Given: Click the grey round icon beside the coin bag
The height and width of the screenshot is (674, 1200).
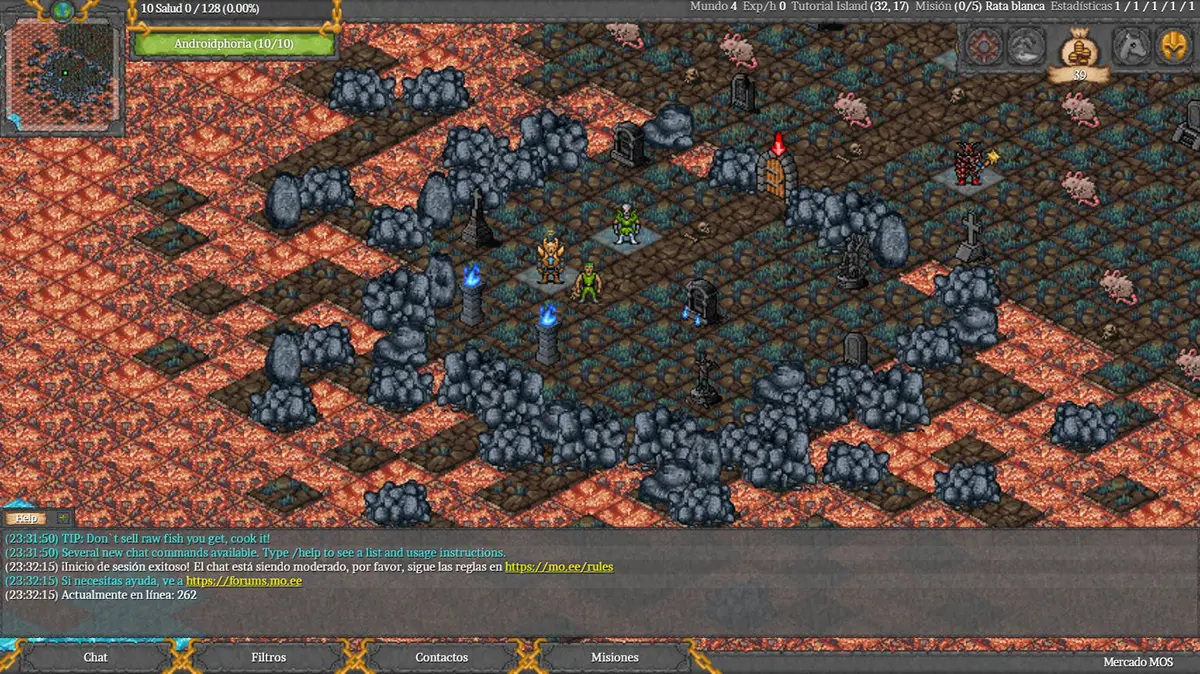Looking at the screenshot, I should click(x=1026, y=46).
